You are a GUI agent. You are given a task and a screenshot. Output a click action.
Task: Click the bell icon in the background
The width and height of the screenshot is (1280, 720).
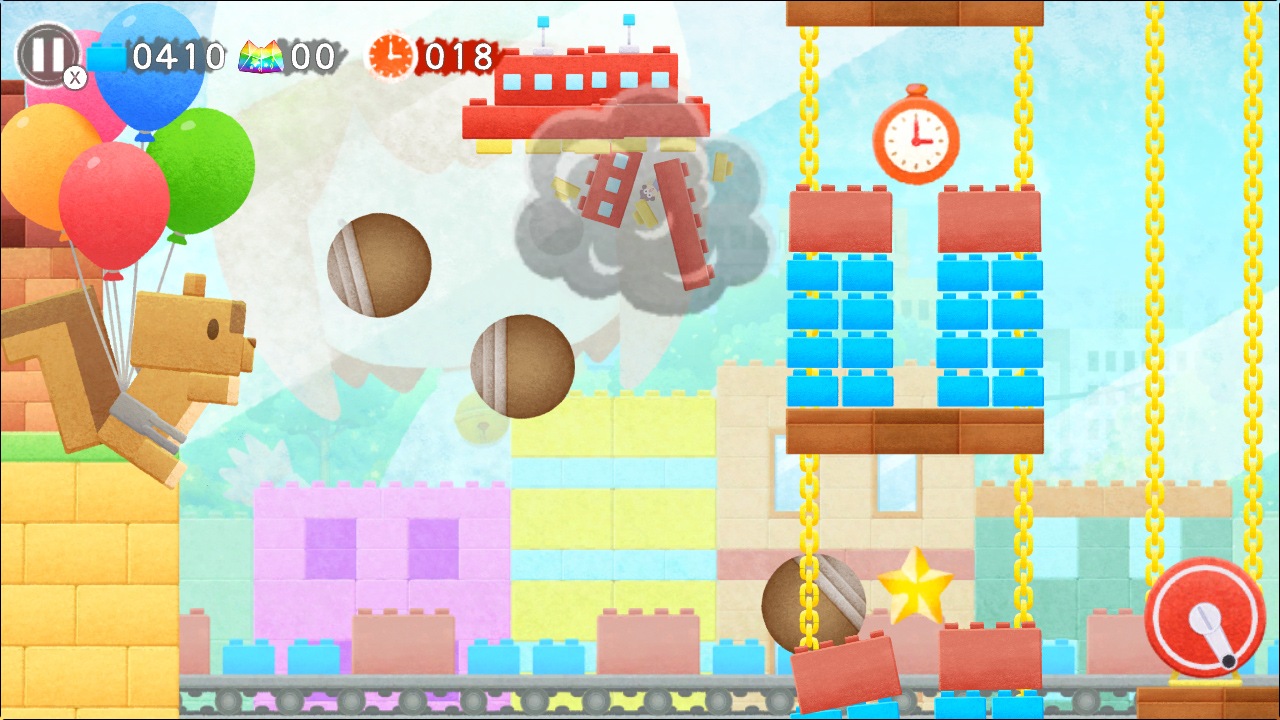pyautogui.click(x=483, y=424)
